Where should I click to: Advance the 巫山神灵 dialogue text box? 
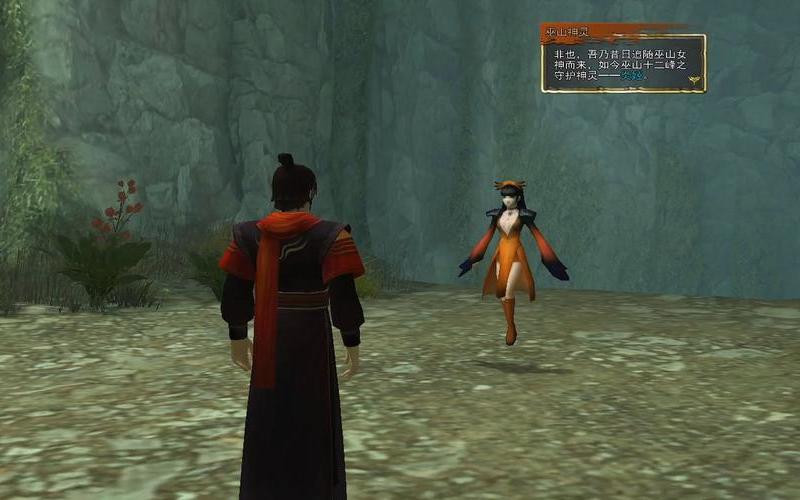[622, 62]
